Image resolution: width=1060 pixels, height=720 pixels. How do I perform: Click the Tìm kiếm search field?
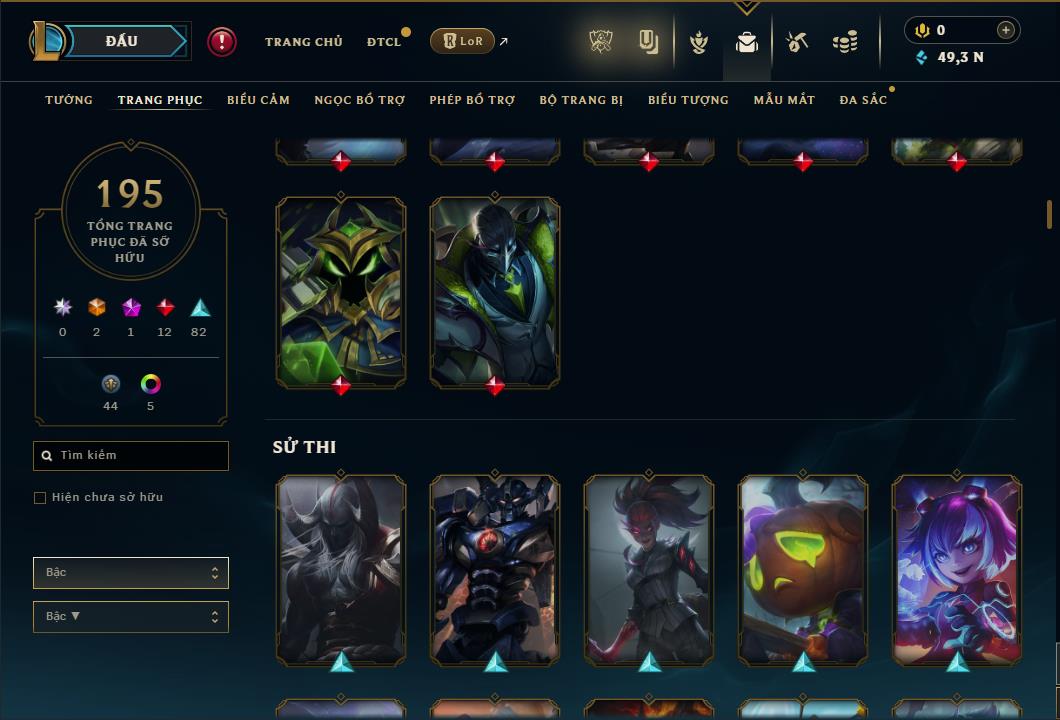pyautogui.click(x=131, y=456)
